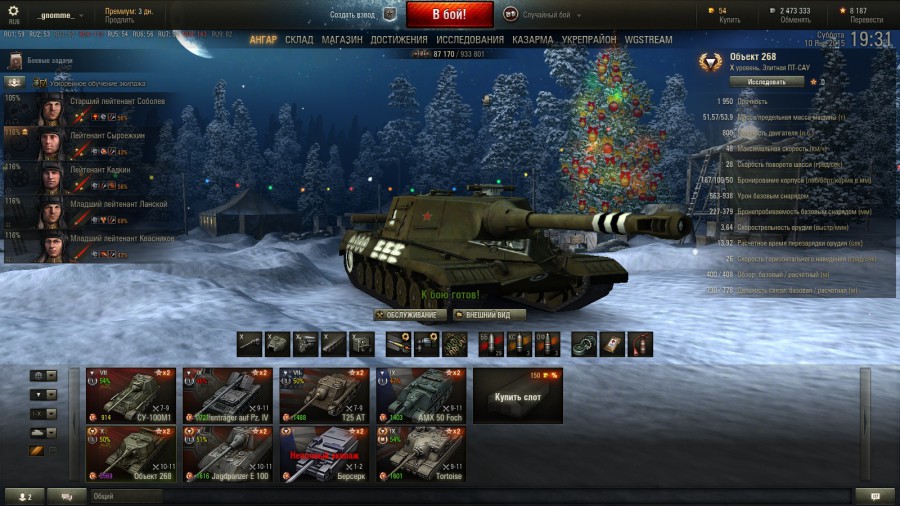
Task: Open the Склад (Depot) tab
Action: pyautogui.click(x=299, y=40)
